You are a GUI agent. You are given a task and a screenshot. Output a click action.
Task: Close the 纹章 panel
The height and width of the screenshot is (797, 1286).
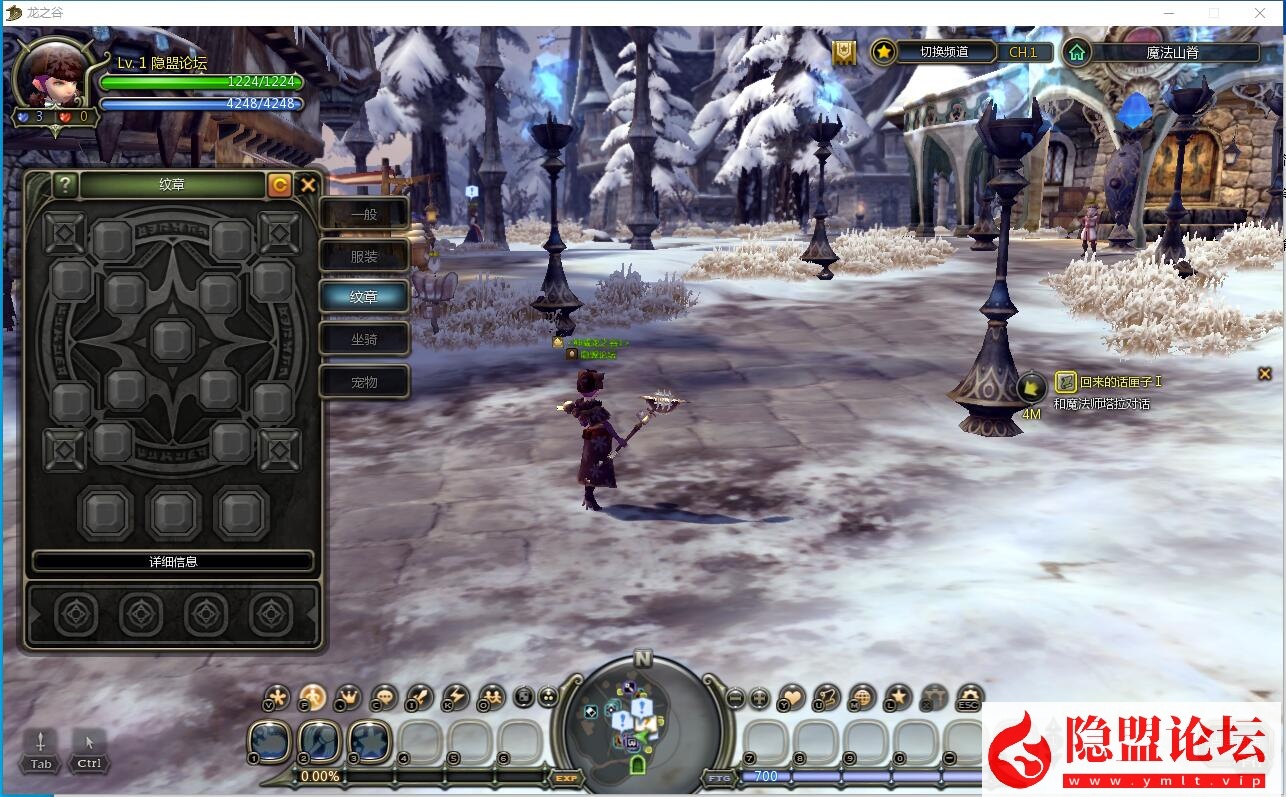coord(308,185)
